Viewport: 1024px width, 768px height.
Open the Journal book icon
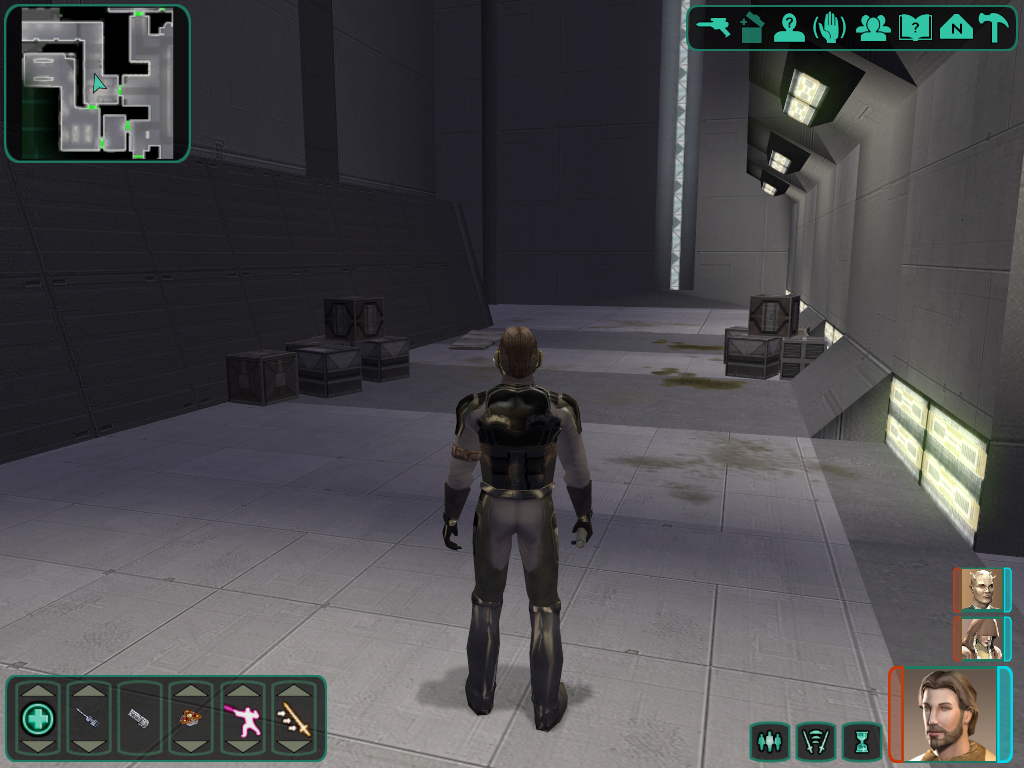point(915,28)
